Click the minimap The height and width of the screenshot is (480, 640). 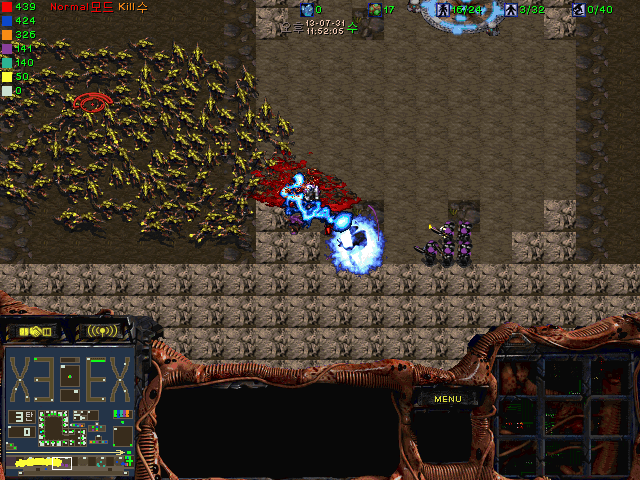[69, 407]
